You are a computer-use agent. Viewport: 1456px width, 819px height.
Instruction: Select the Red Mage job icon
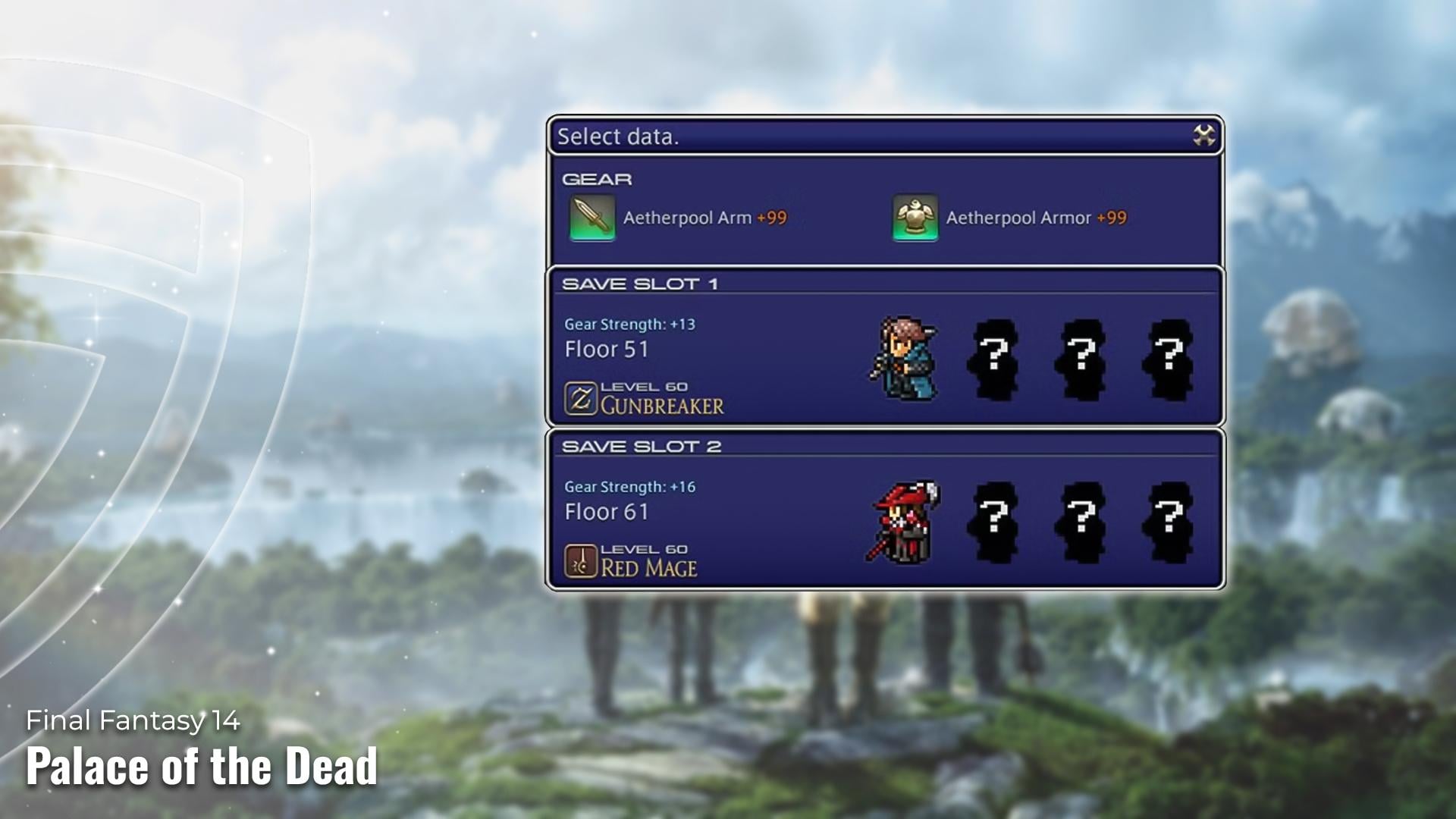tap(579, 559)
